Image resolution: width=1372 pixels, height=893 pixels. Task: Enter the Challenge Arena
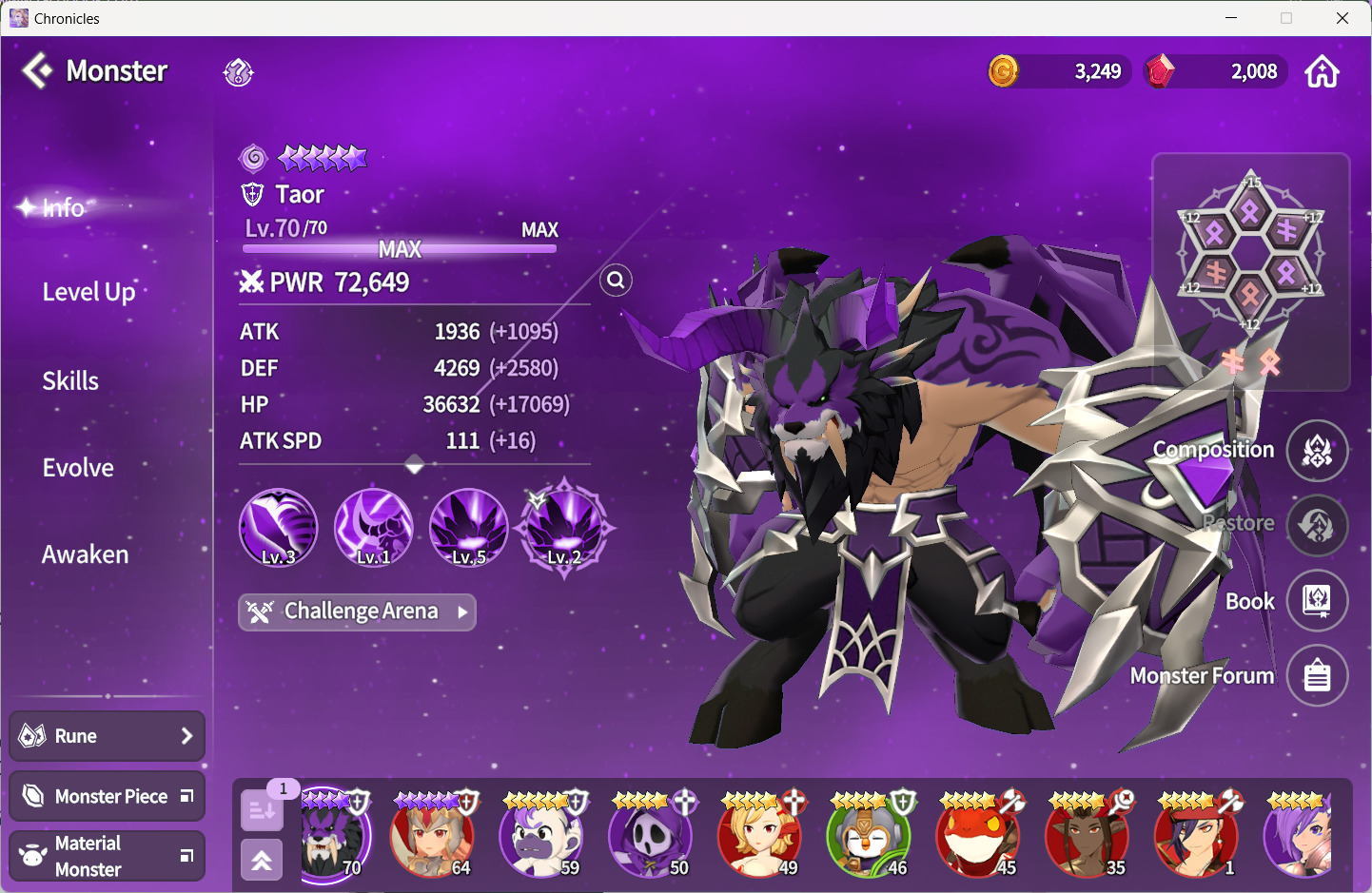coord(357,612)
